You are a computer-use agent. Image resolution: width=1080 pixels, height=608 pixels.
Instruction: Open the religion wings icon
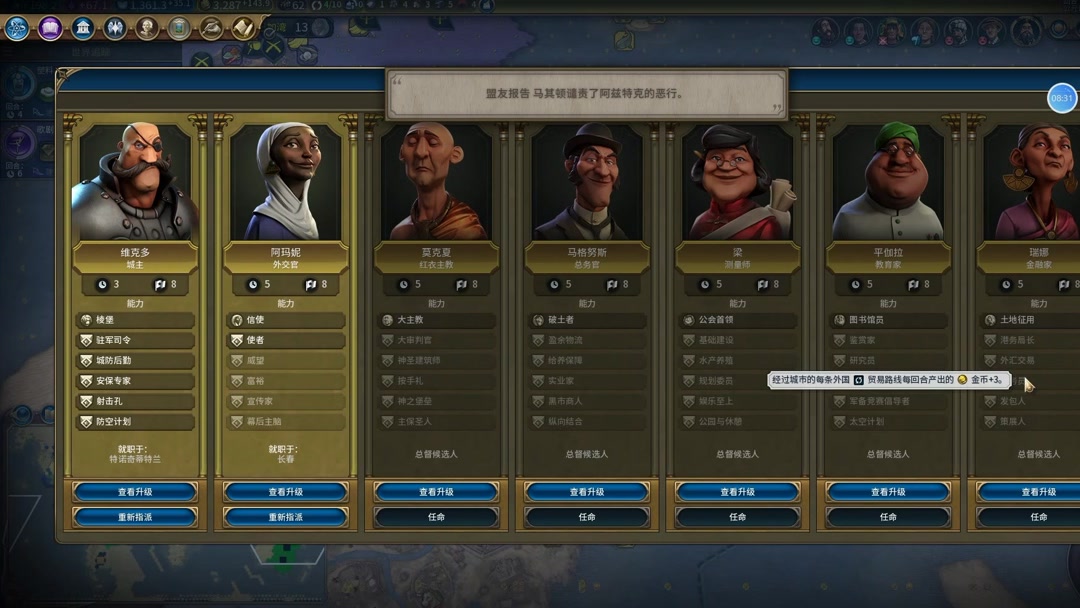pos(115,28)
